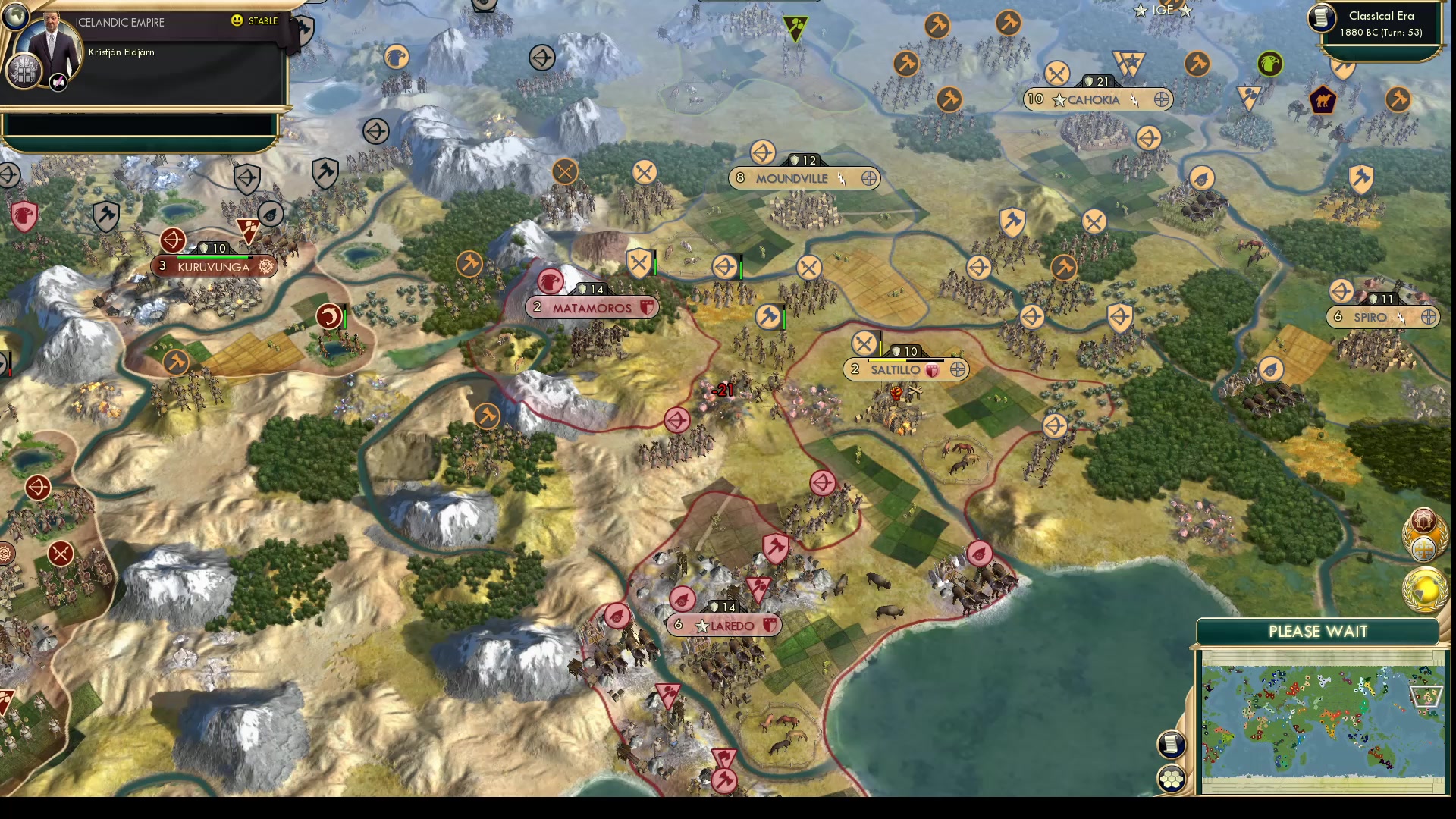The width and height of the screenshot is (1456, 819).
Task: Expand the Moundville city banner
Action: click(x=870, y=178)
